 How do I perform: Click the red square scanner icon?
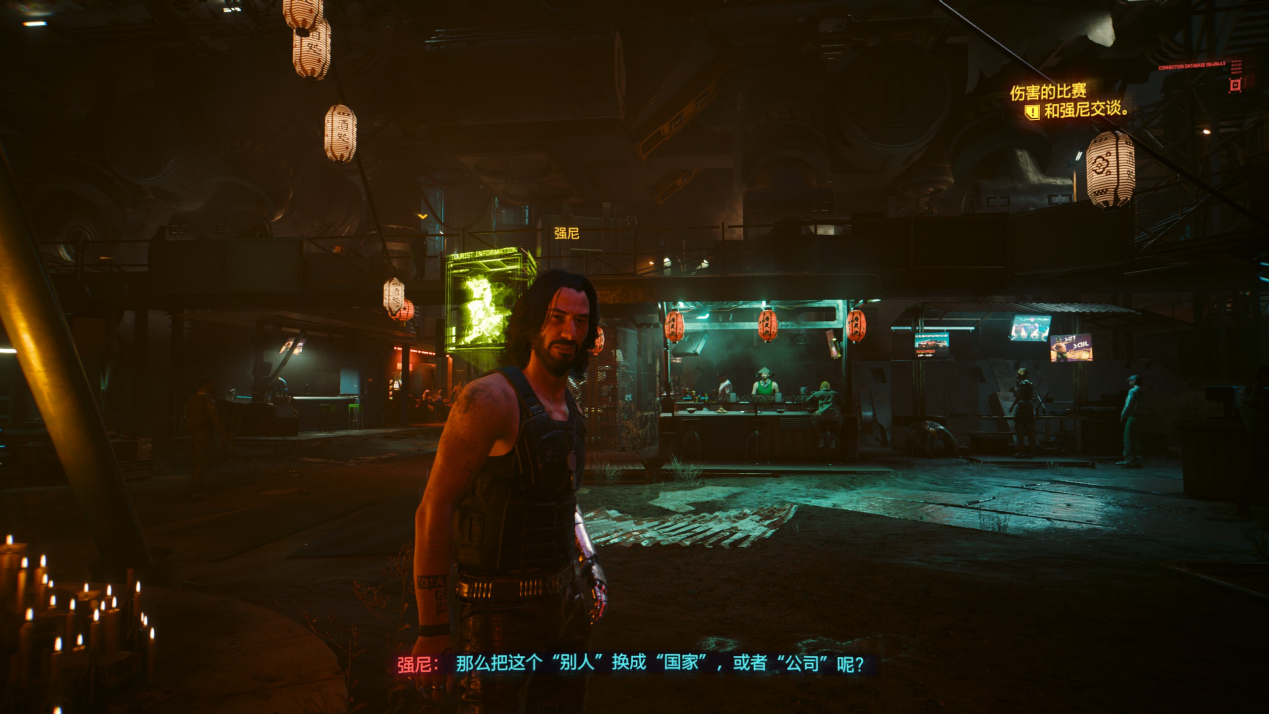pos(1235,85)
